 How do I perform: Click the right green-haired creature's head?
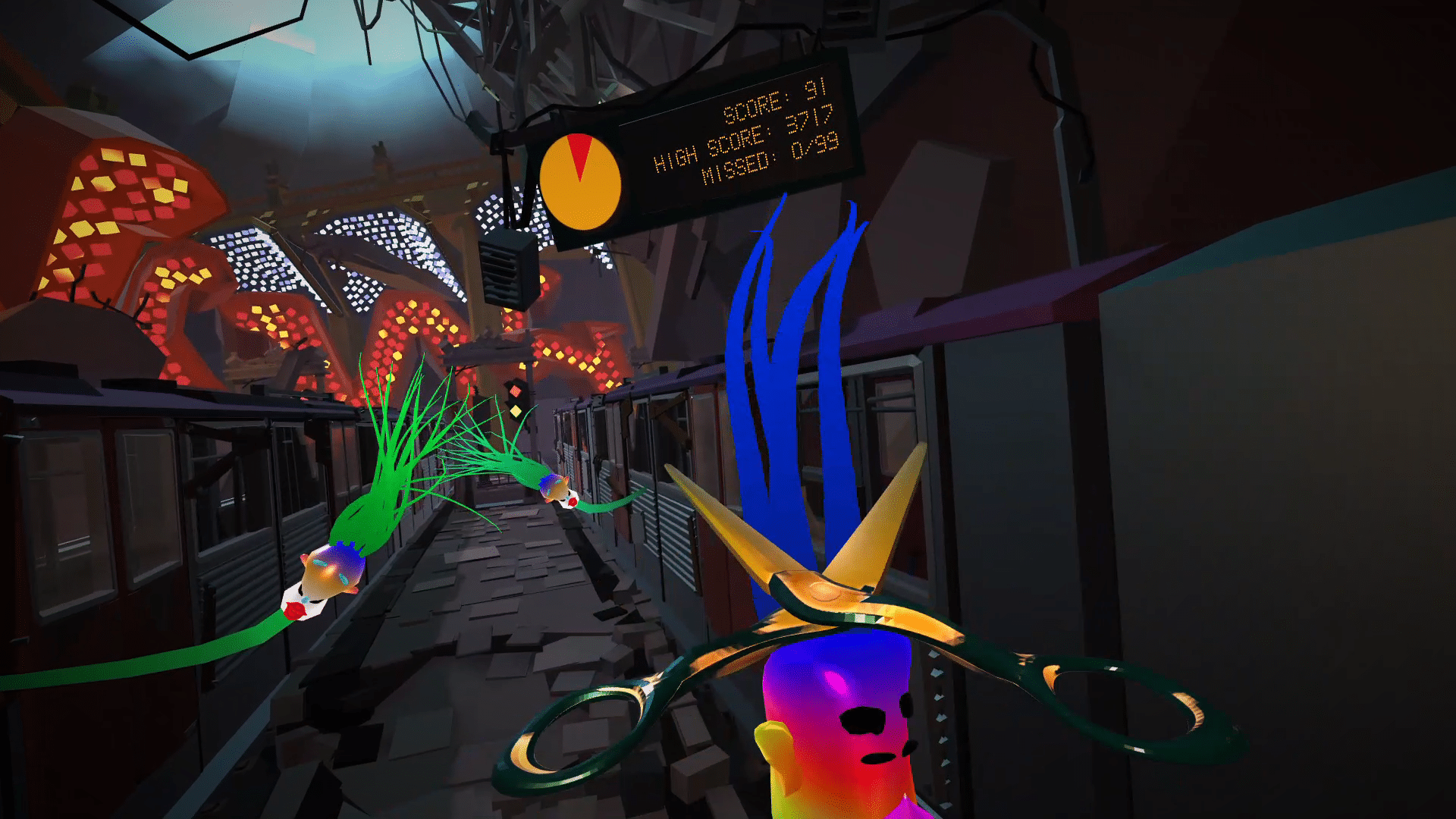pos(557,489)
